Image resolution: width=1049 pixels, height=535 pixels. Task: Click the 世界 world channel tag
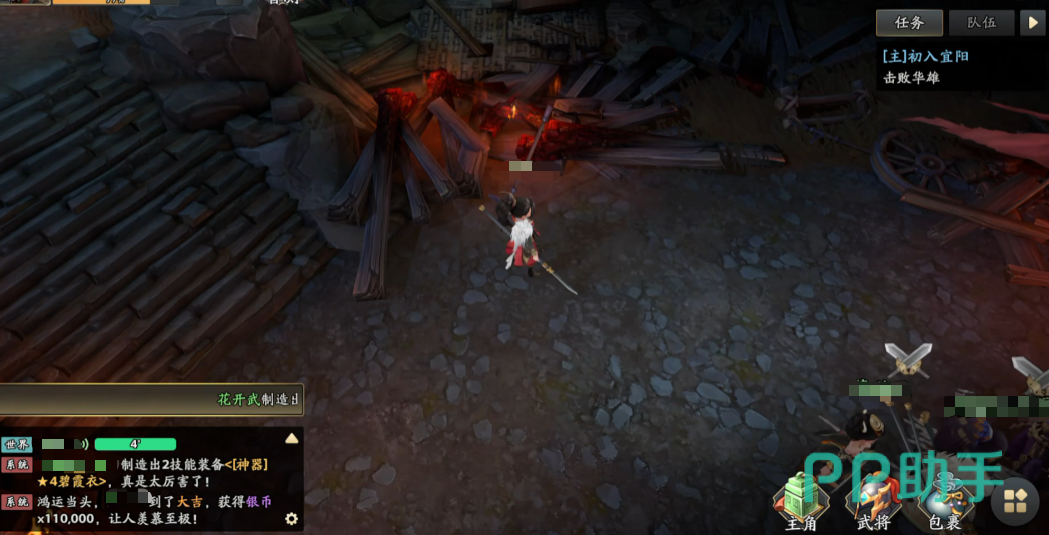(17, 444)
